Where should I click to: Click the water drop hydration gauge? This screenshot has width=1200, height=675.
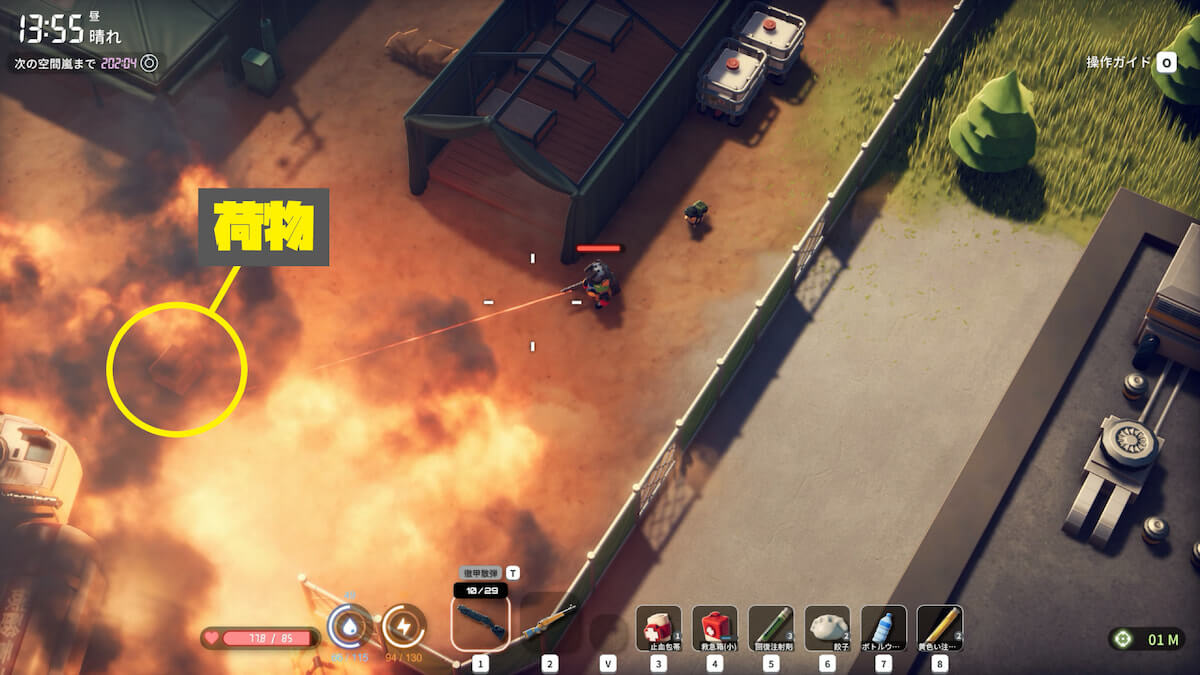[x=349, y=627]
